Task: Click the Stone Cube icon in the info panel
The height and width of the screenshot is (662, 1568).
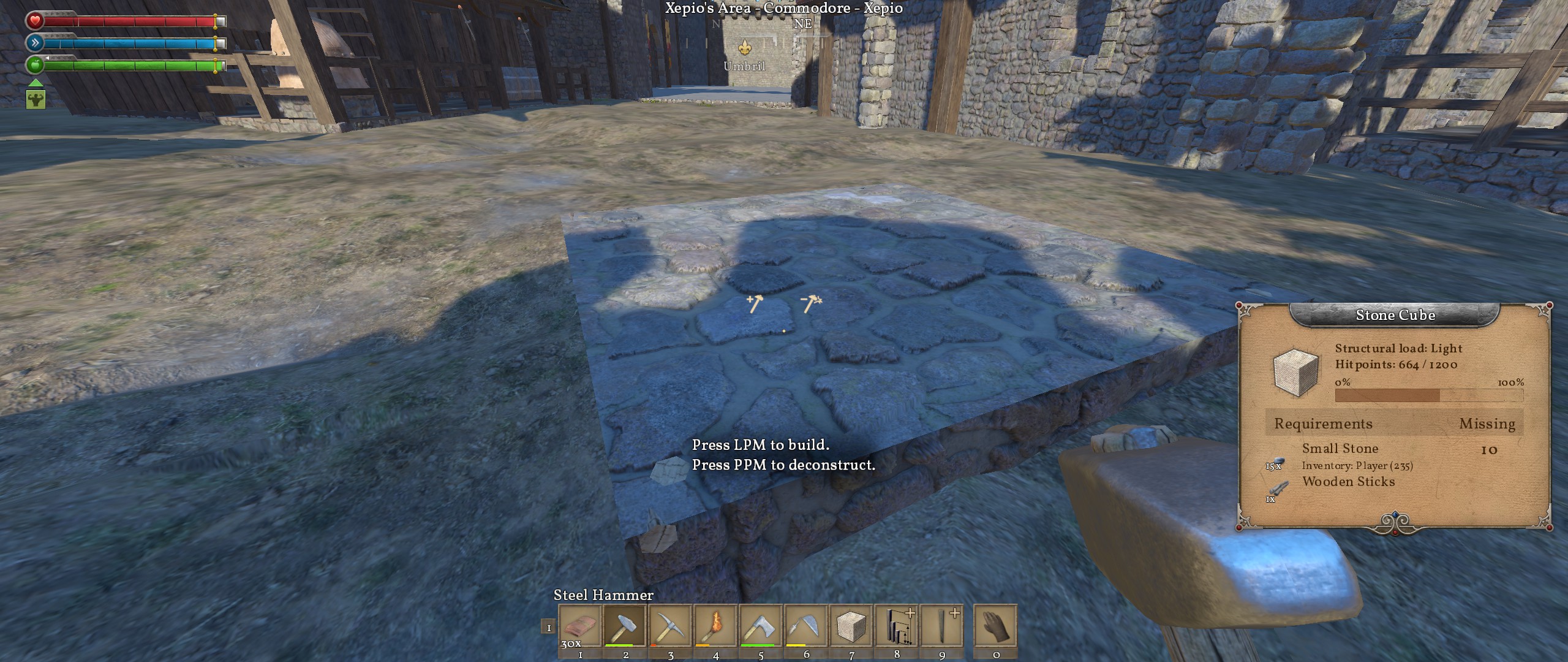Action: pyautogui.click(x=1295, y=371)
